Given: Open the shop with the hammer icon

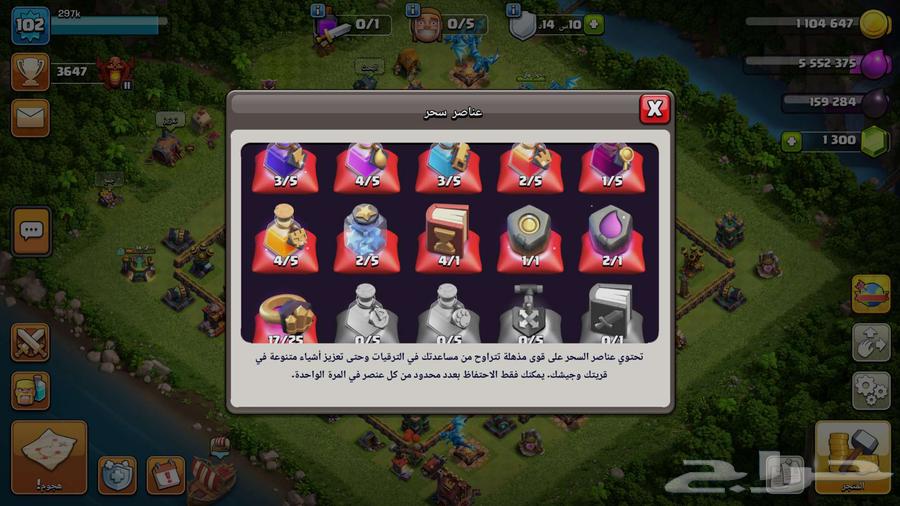Looking at the screenshot, I should pyautogui.click(x=852, y=457).
